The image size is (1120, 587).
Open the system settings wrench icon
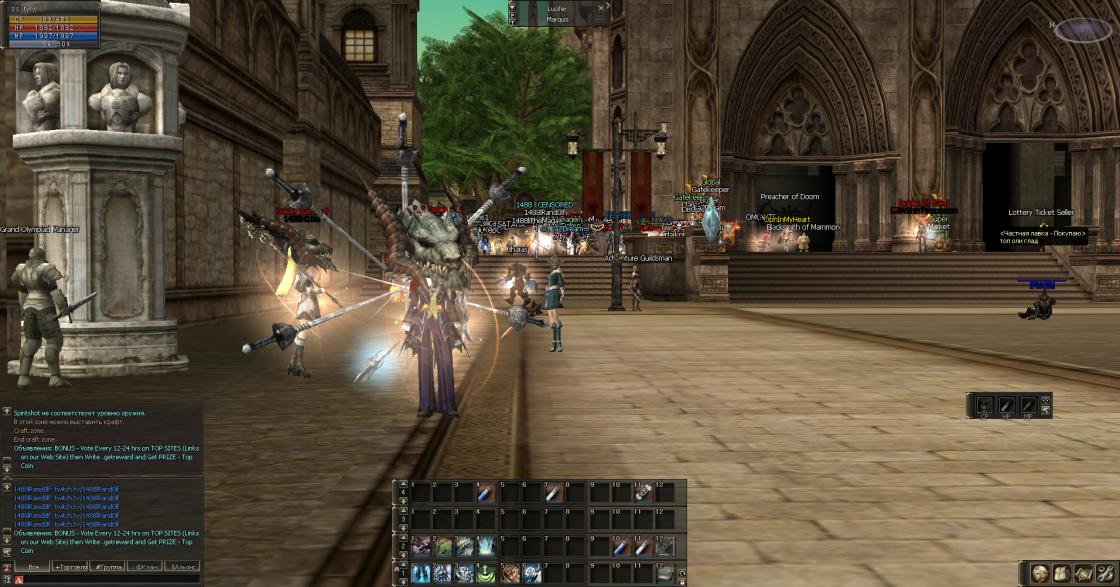point(1102,573)
